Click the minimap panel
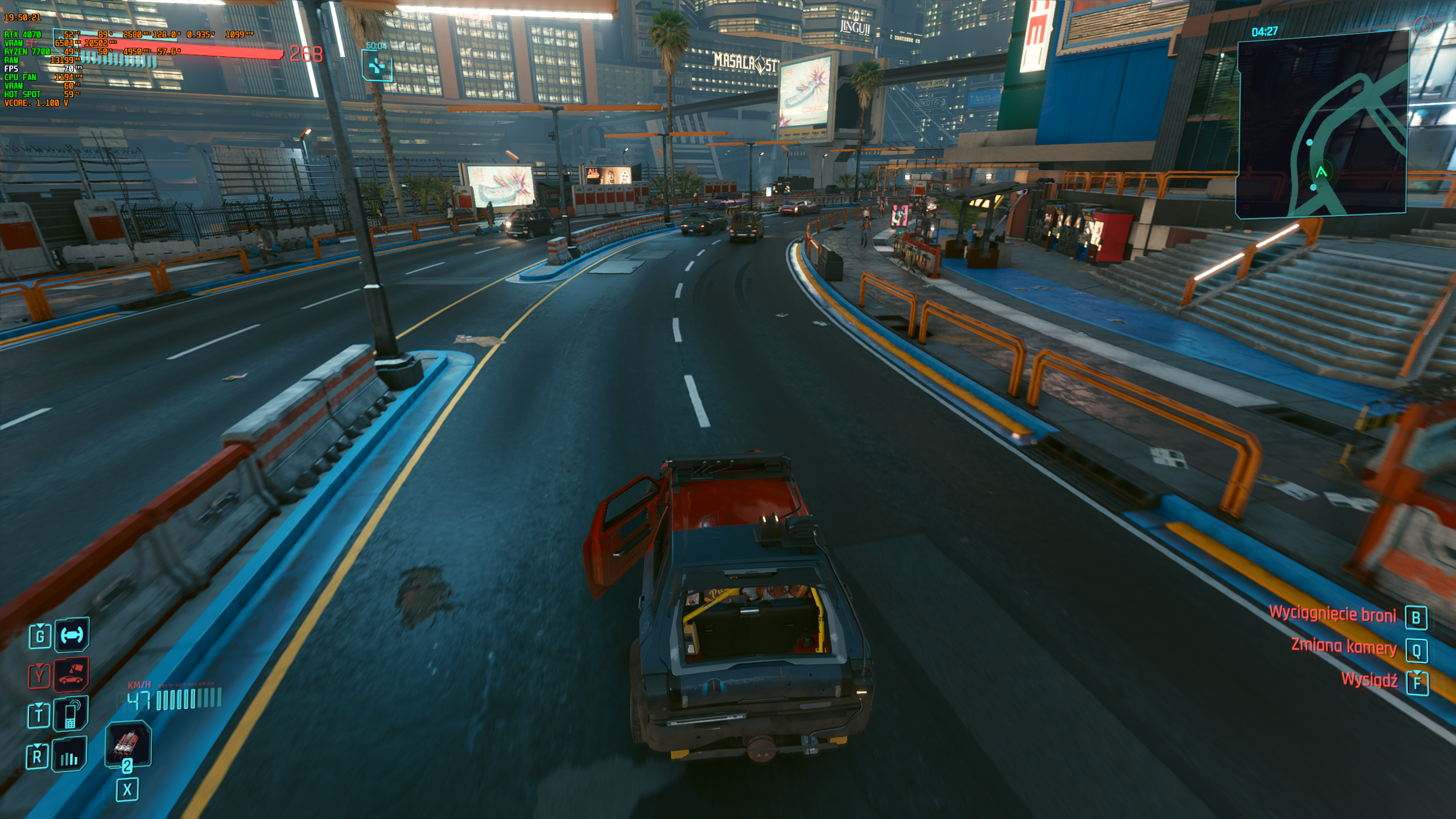 (x=1322, y=125)
